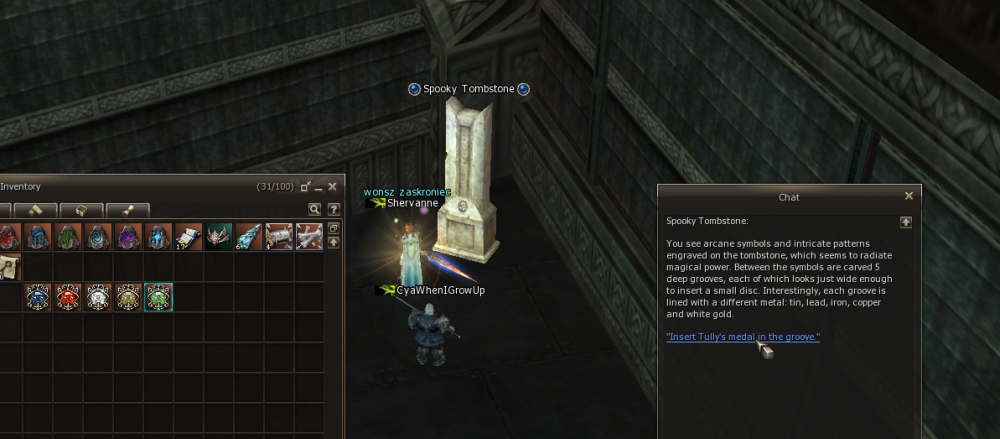Choose "Insert Tully's medal in the groove"
1000x439 pixels.
coord(743,337)
